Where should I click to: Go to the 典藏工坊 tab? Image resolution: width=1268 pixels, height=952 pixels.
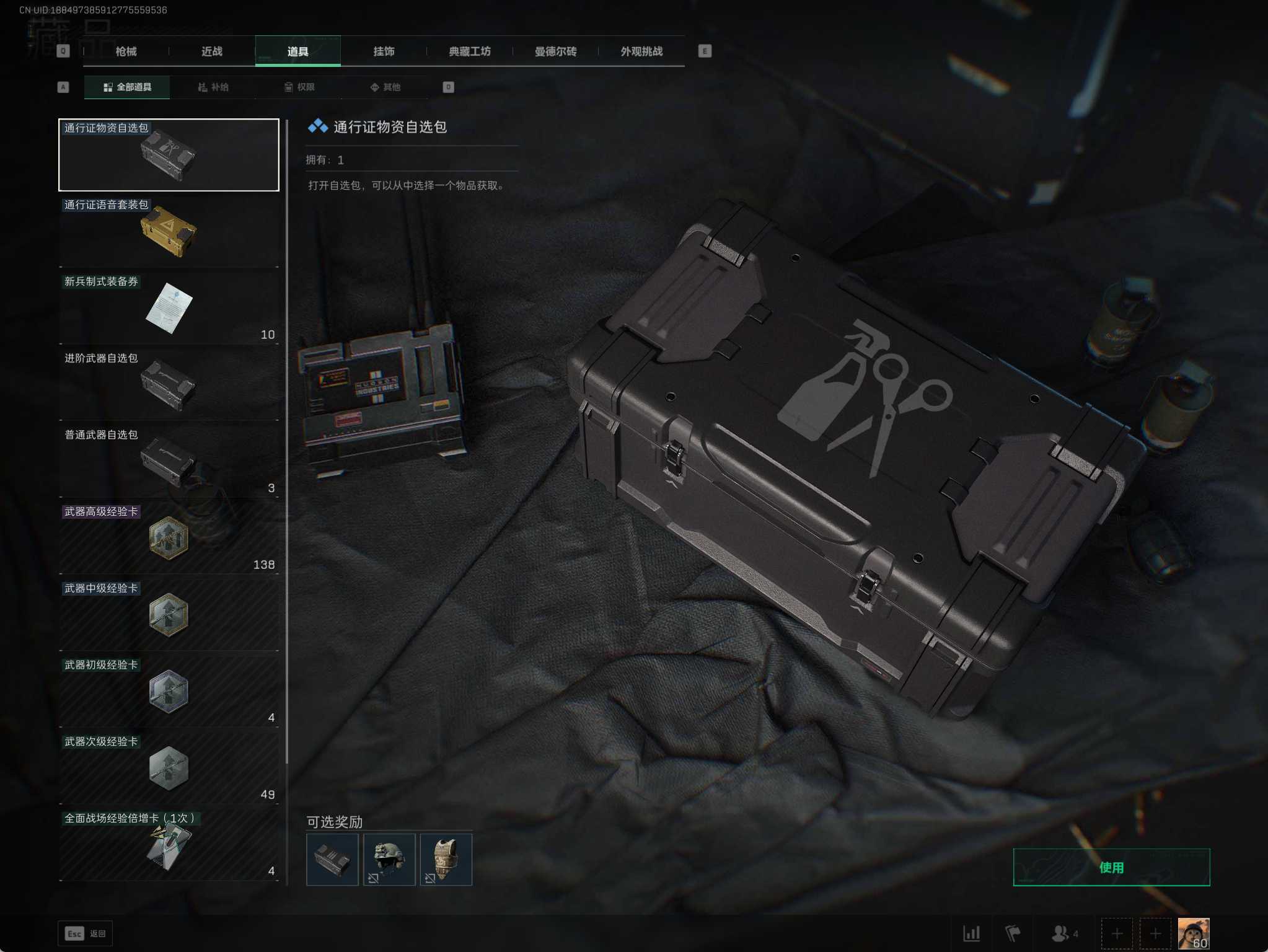(x=470, y=51)
